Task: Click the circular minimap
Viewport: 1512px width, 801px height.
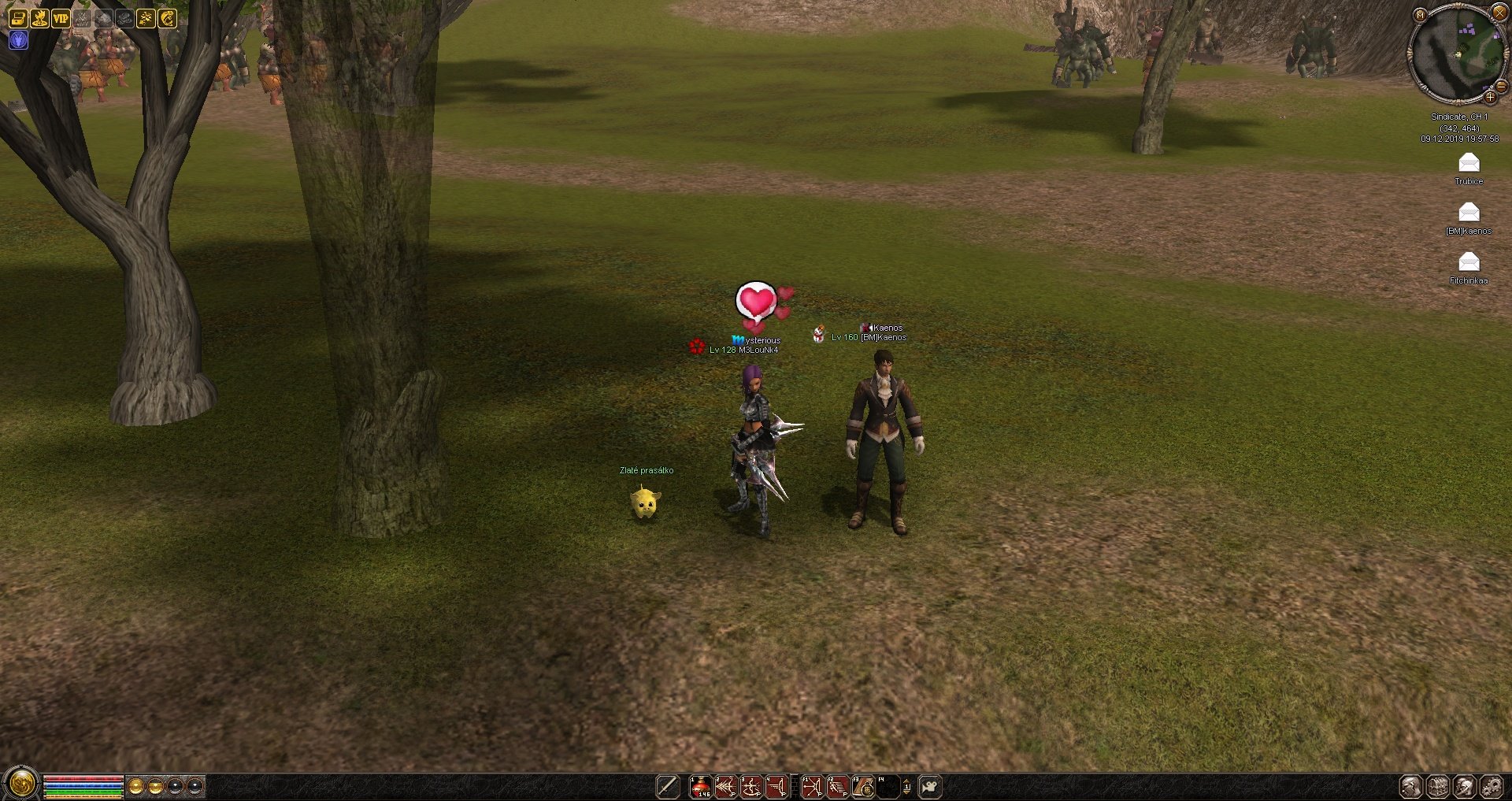Action: click(x=1457, y=54)
